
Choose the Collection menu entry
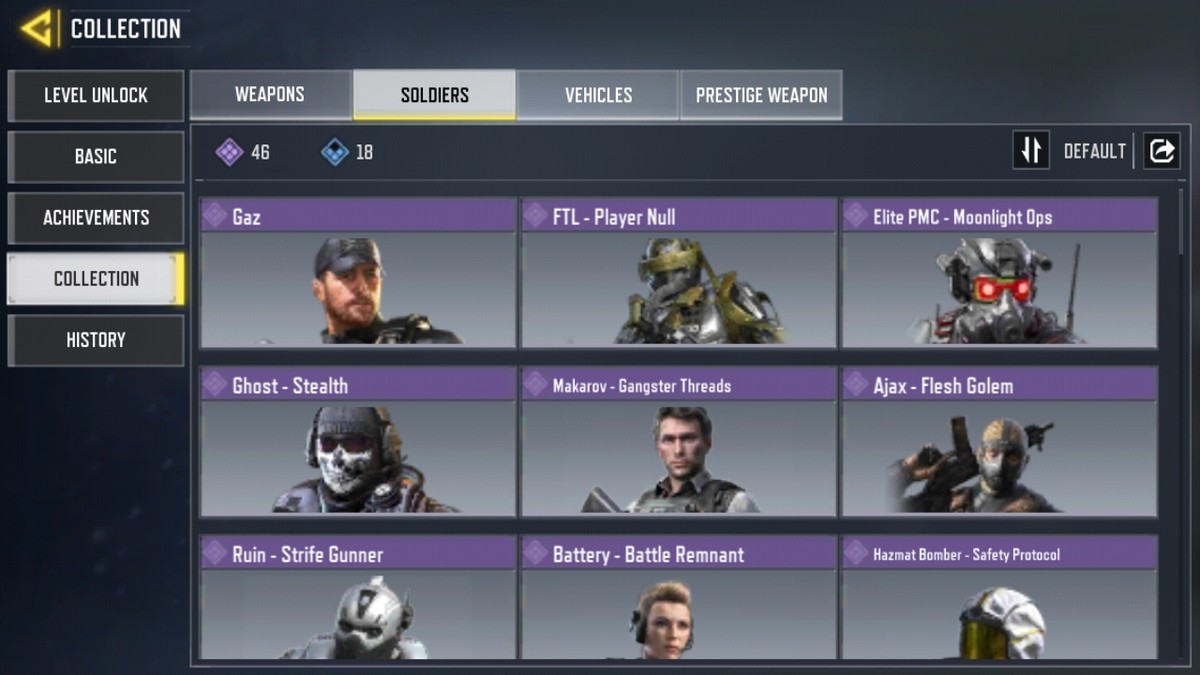click(96, 279)
